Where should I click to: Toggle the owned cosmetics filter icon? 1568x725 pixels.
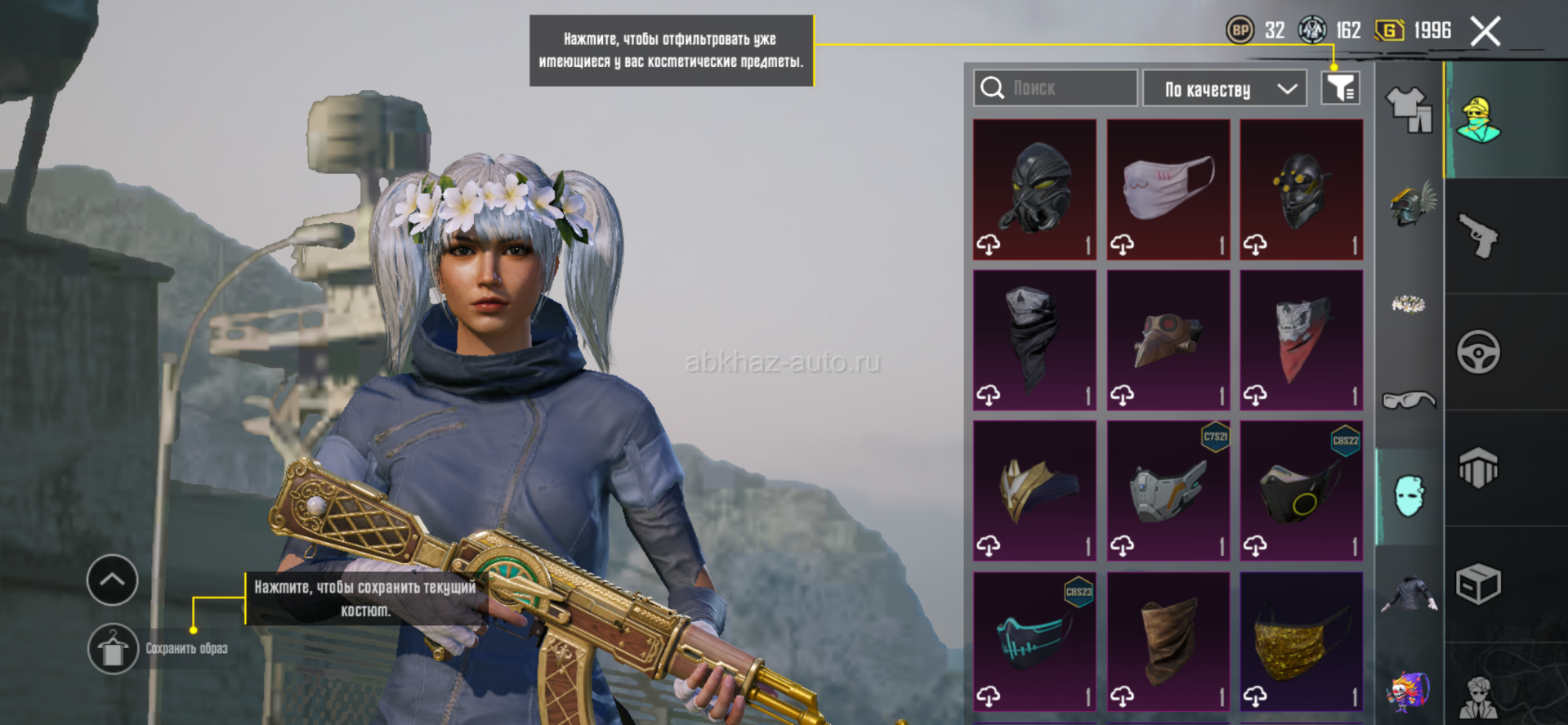1340,88
